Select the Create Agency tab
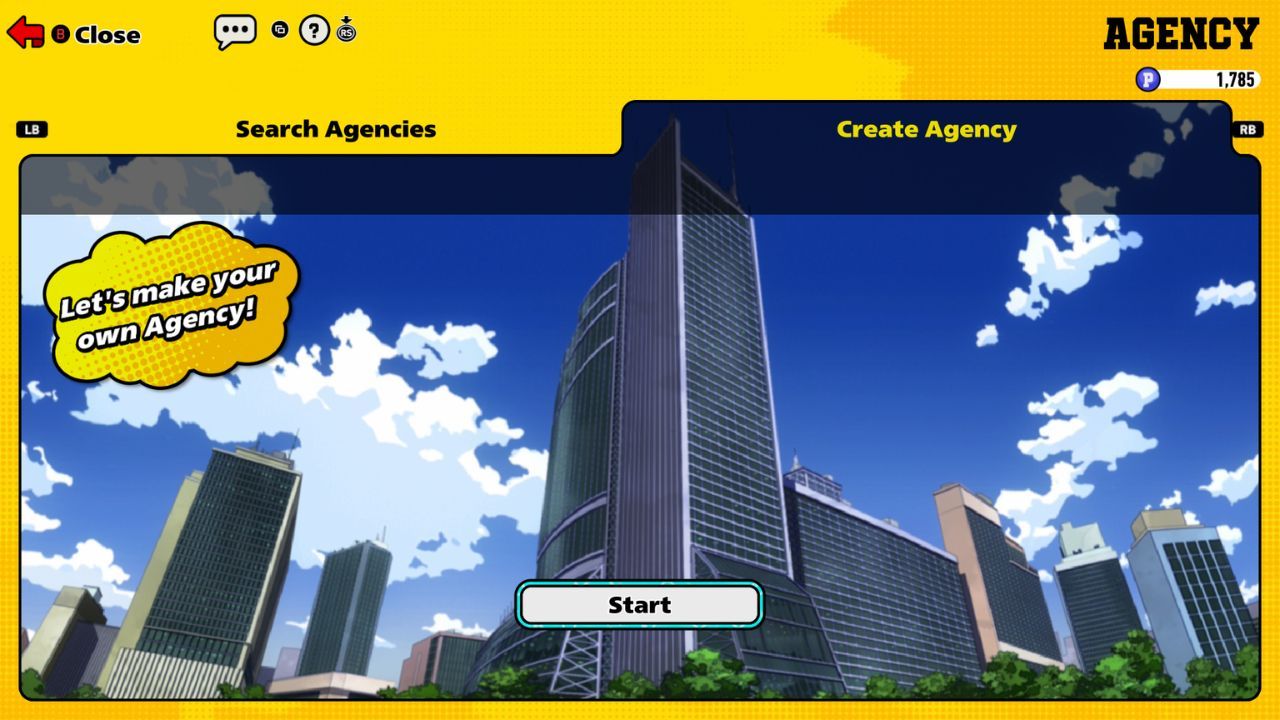This screenshot has width=1280, height=720. pos(928,128)
